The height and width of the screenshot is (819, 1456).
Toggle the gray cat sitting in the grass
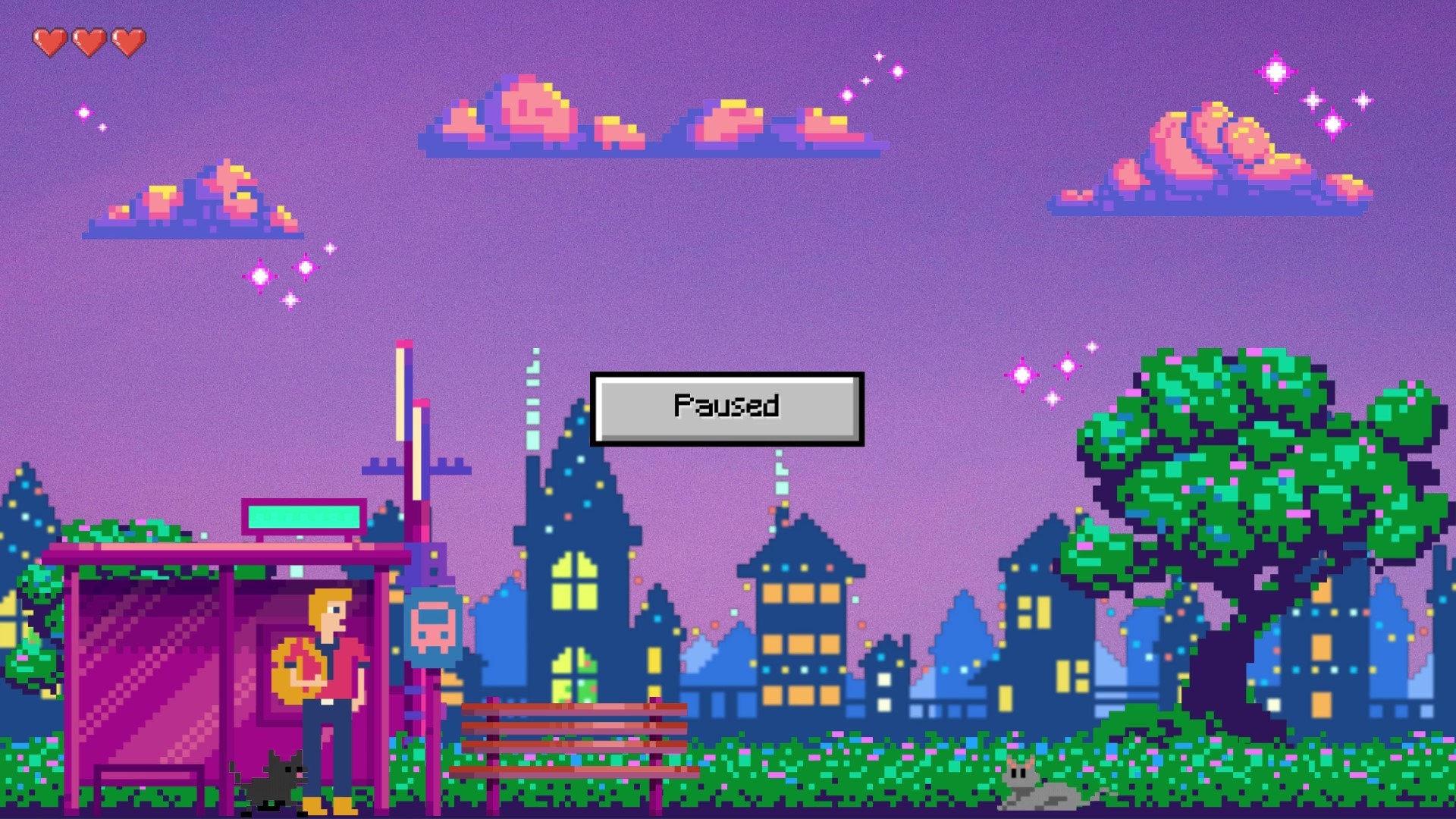tap(1035, 781)
